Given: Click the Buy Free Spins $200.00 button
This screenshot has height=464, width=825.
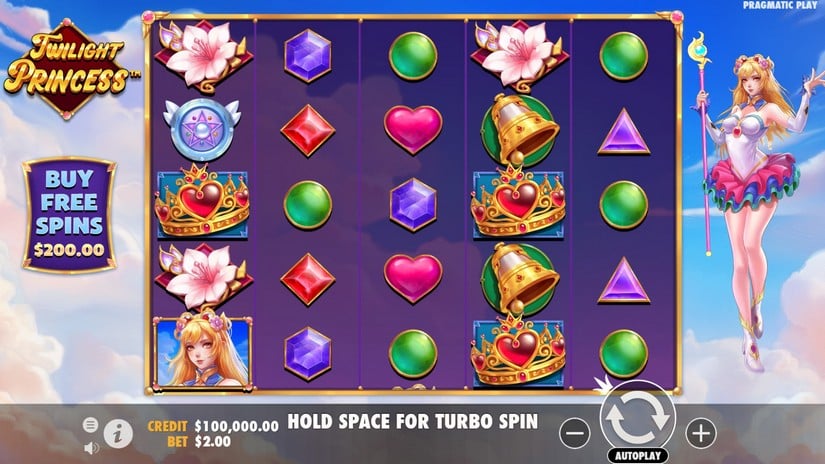Looking at the screenshot, I should point(69,214).
